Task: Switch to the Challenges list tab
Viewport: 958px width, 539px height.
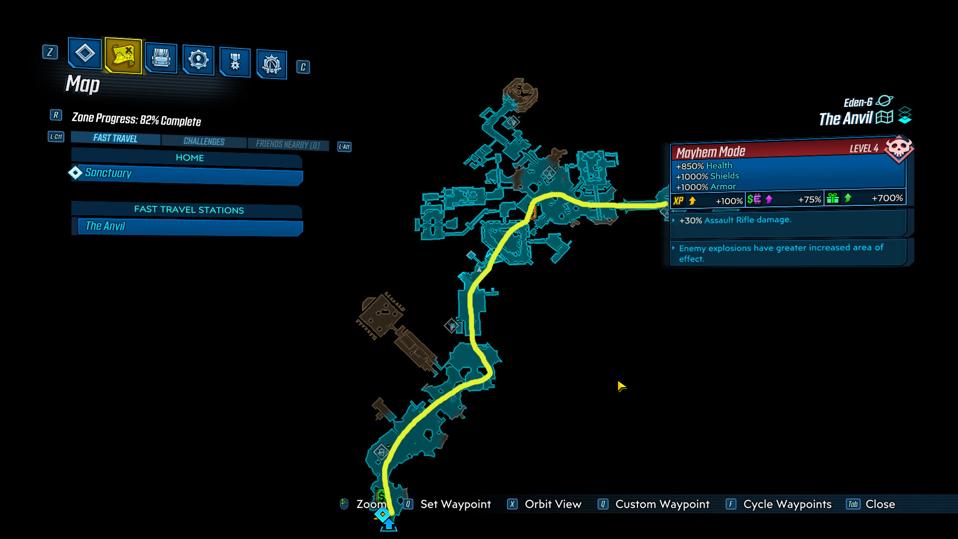Action: (x=203, y=142)
